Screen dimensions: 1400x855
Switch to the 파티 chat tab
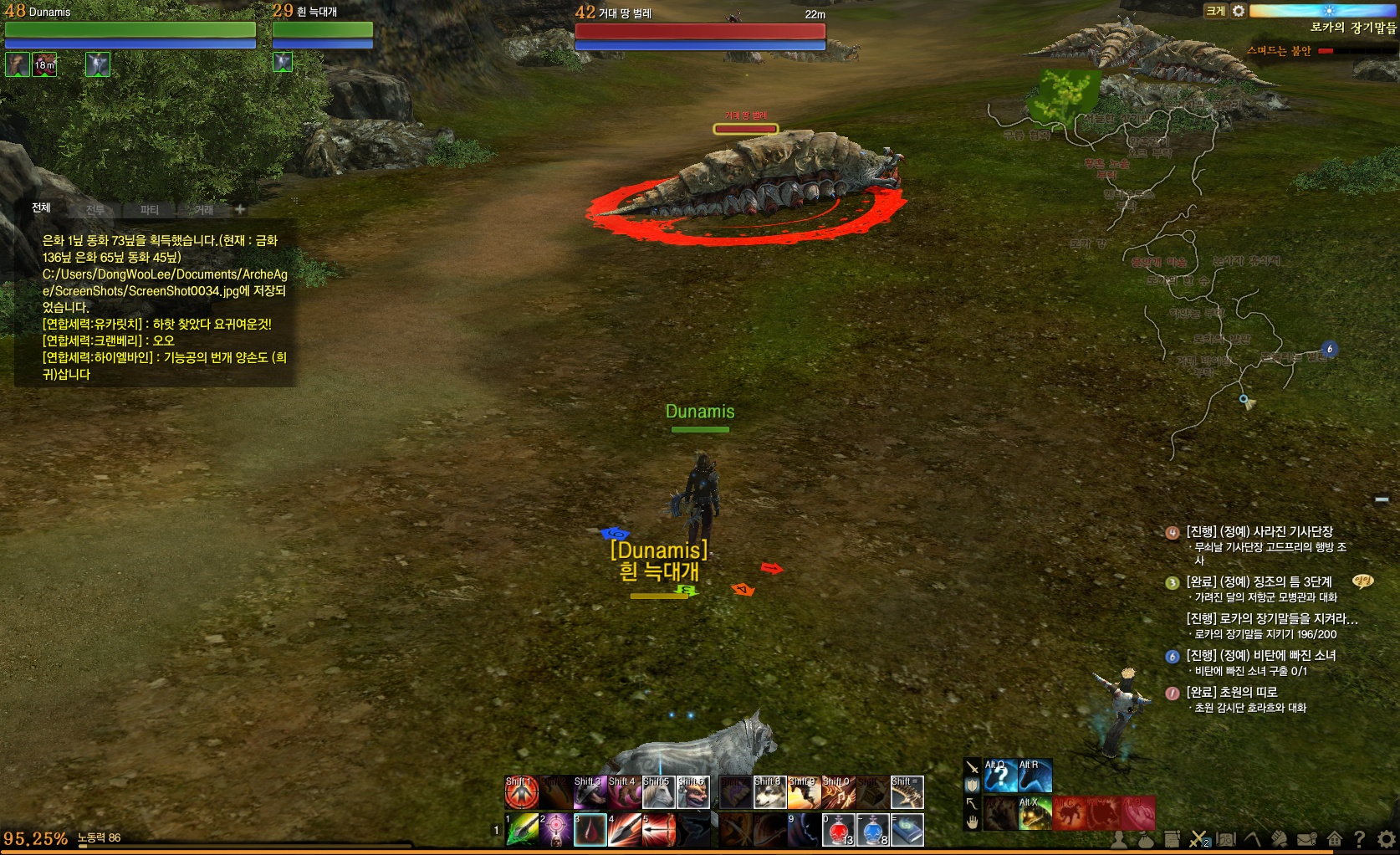150,210
